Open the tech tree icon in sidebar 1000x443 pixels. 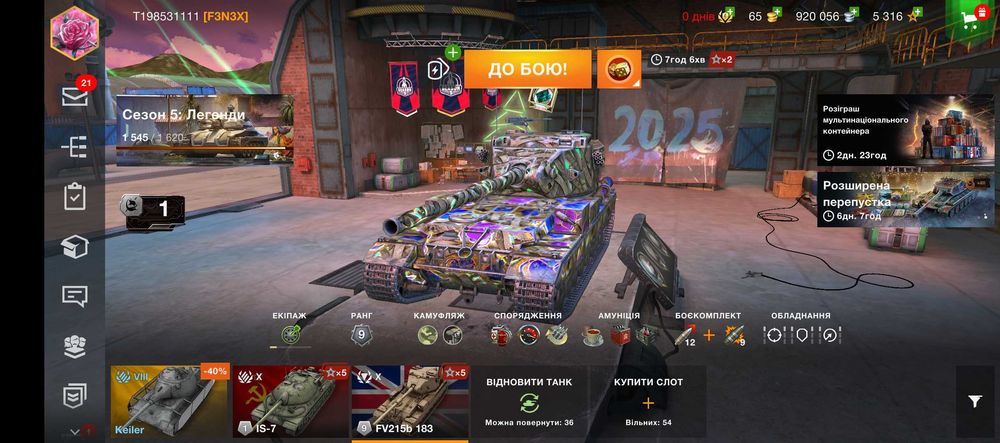[75, 147]
